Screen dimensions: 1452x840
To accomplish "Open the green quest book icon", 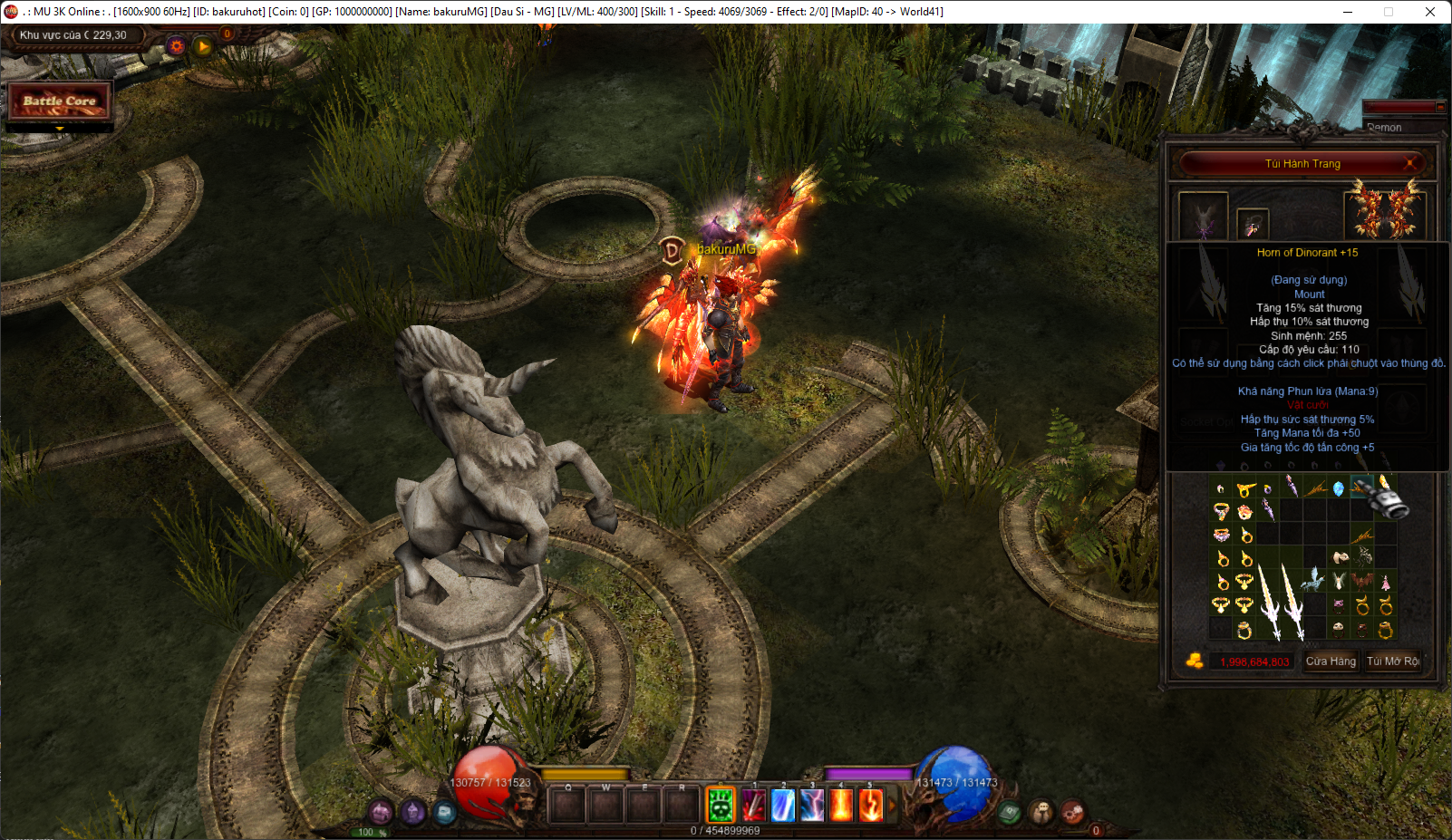I will (1010, 813).
